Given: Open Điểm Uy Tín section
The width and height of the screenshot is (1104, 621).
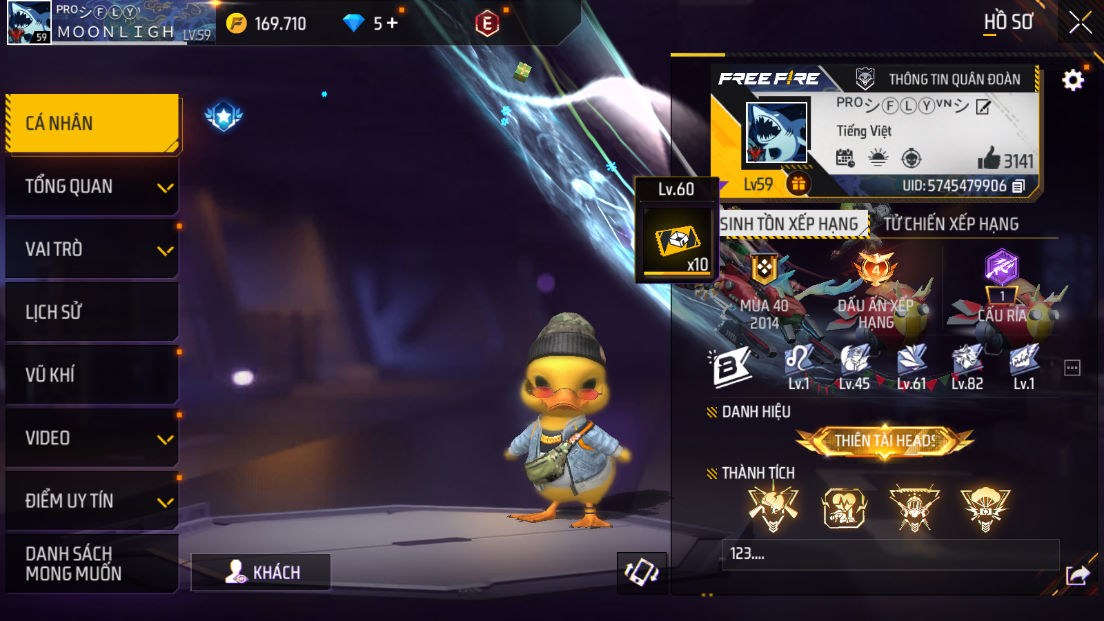Looking at the screenshot, I should point(92,502).
